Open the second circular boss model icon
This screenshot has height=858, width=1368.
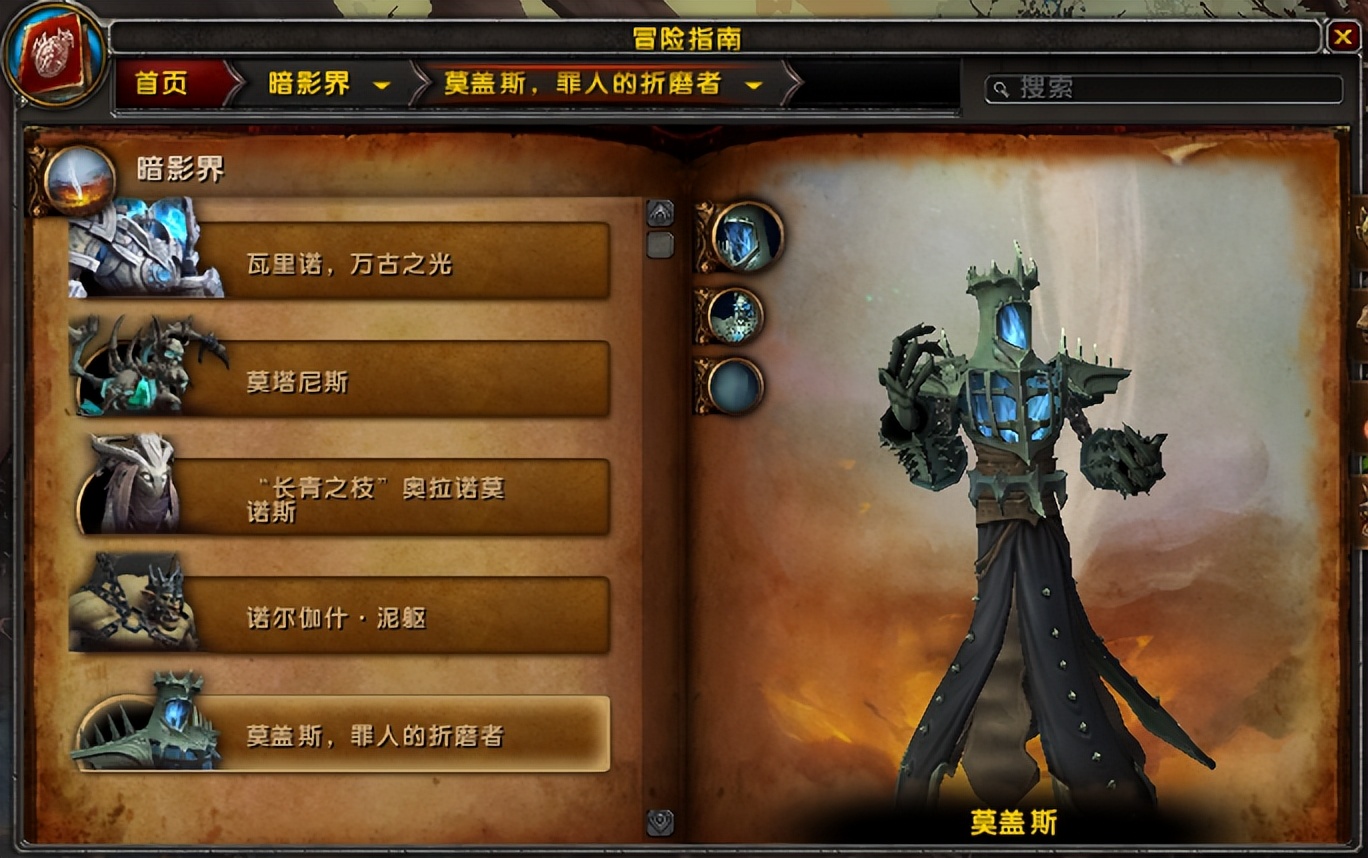pyautogui.click(x=737, y=316)
